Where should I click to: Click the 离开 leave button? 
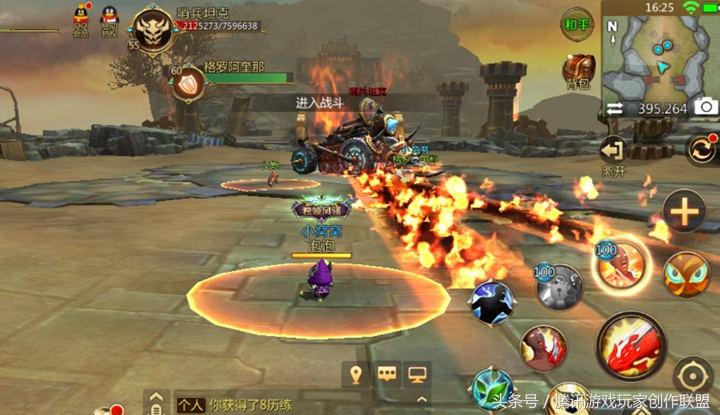(x=612, y=155)
